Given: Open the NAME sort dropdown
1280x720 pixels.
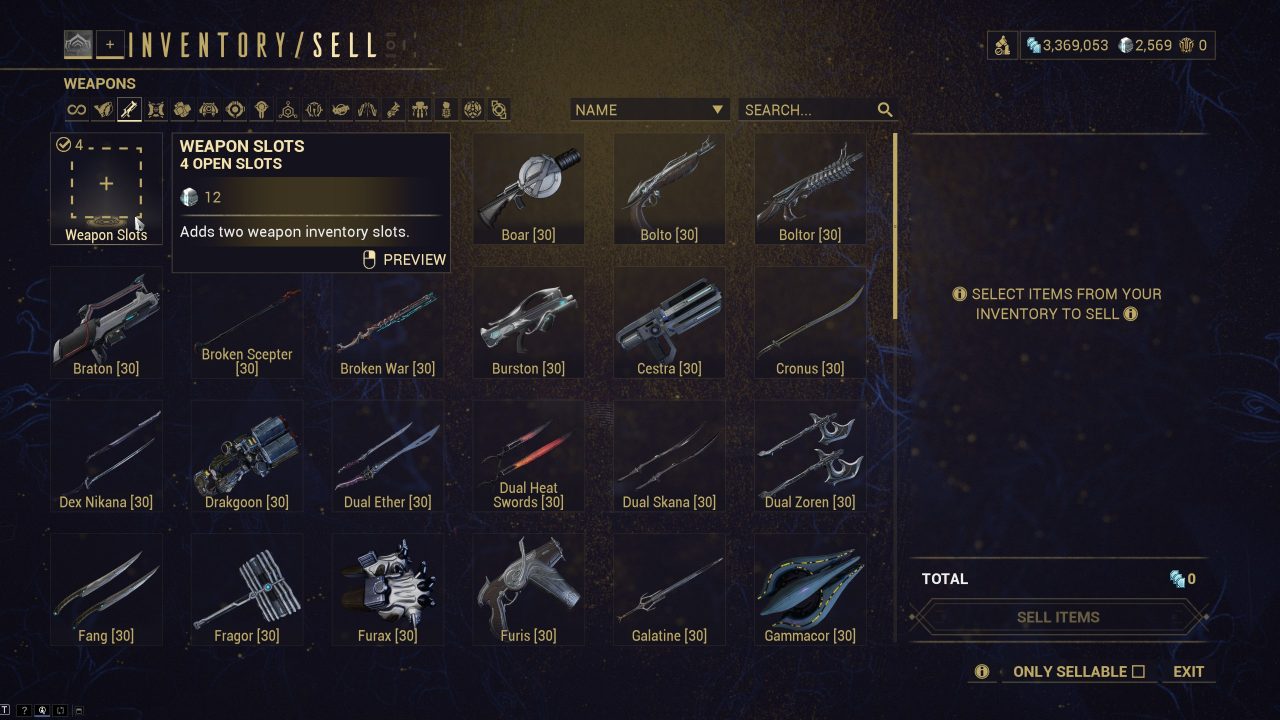Looking at the screenshot, I should coord(648,110).
